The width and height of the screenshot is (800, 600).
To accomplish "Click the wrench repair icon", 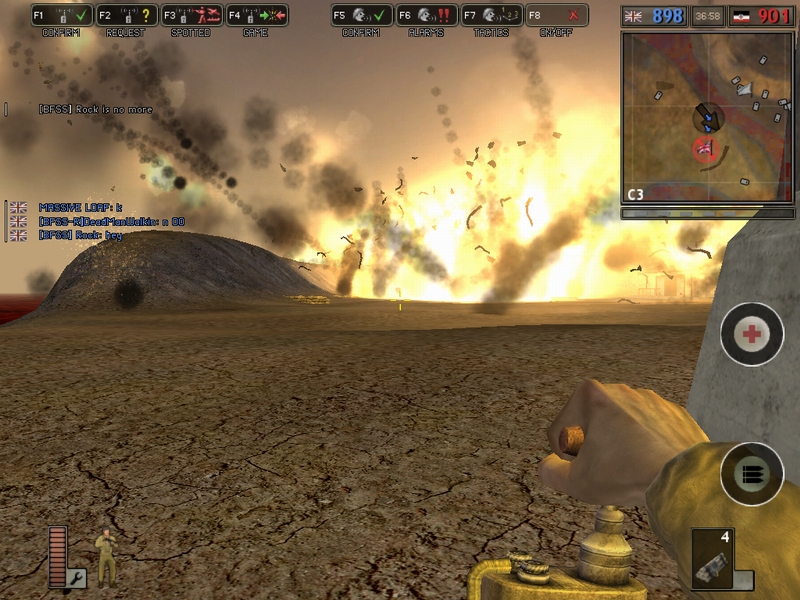I will (76, 578).
